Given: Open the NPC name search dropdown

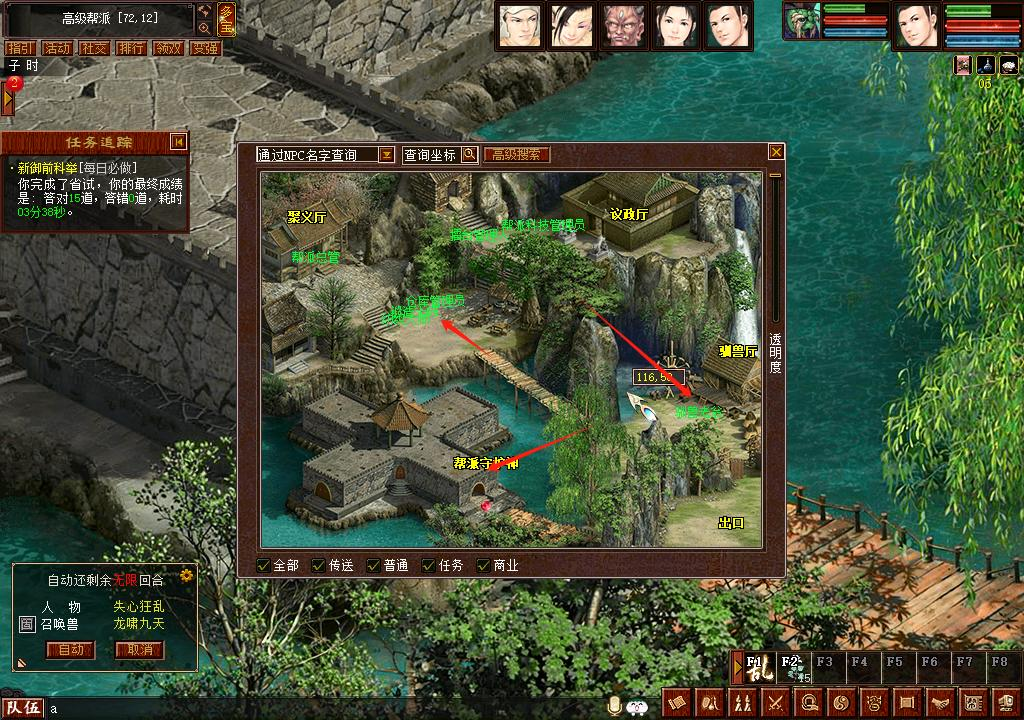Looking at the screenshot, I should [386, 155].
